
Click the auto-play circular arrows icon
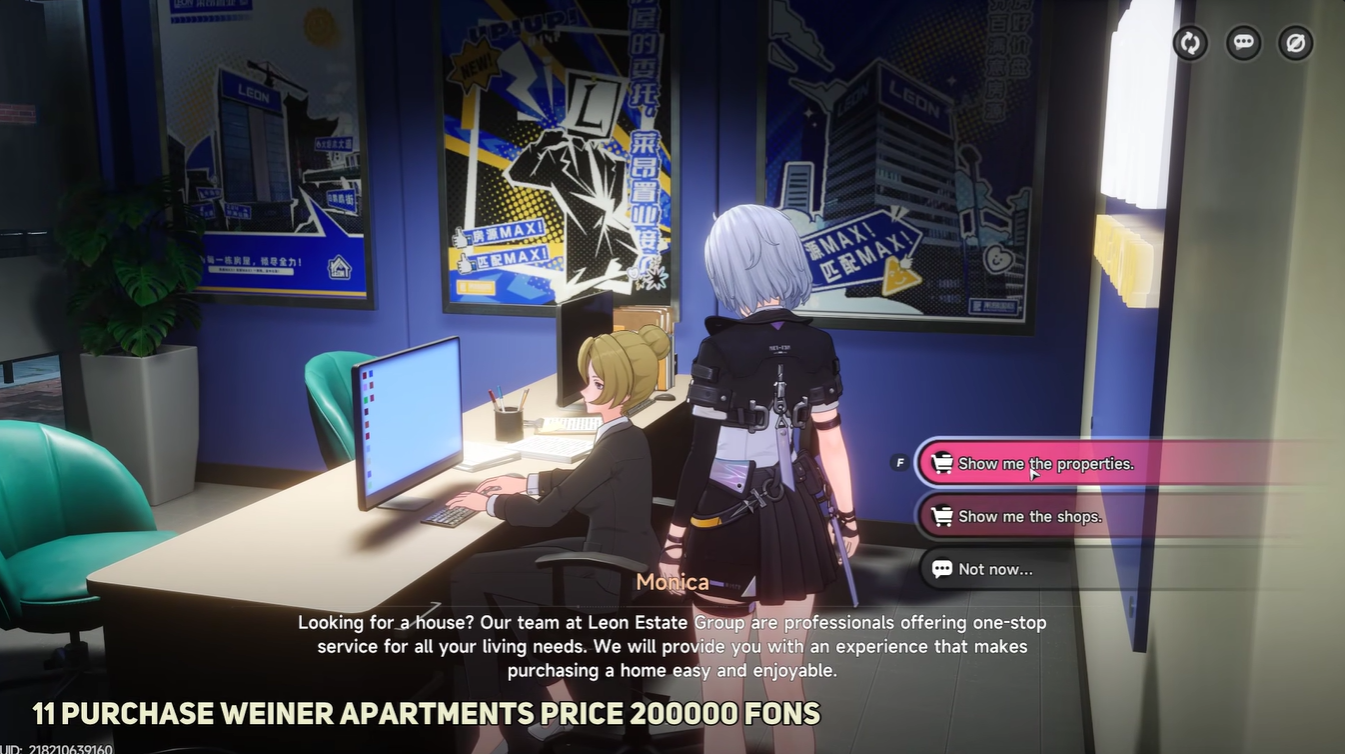tap(1190, 43)
